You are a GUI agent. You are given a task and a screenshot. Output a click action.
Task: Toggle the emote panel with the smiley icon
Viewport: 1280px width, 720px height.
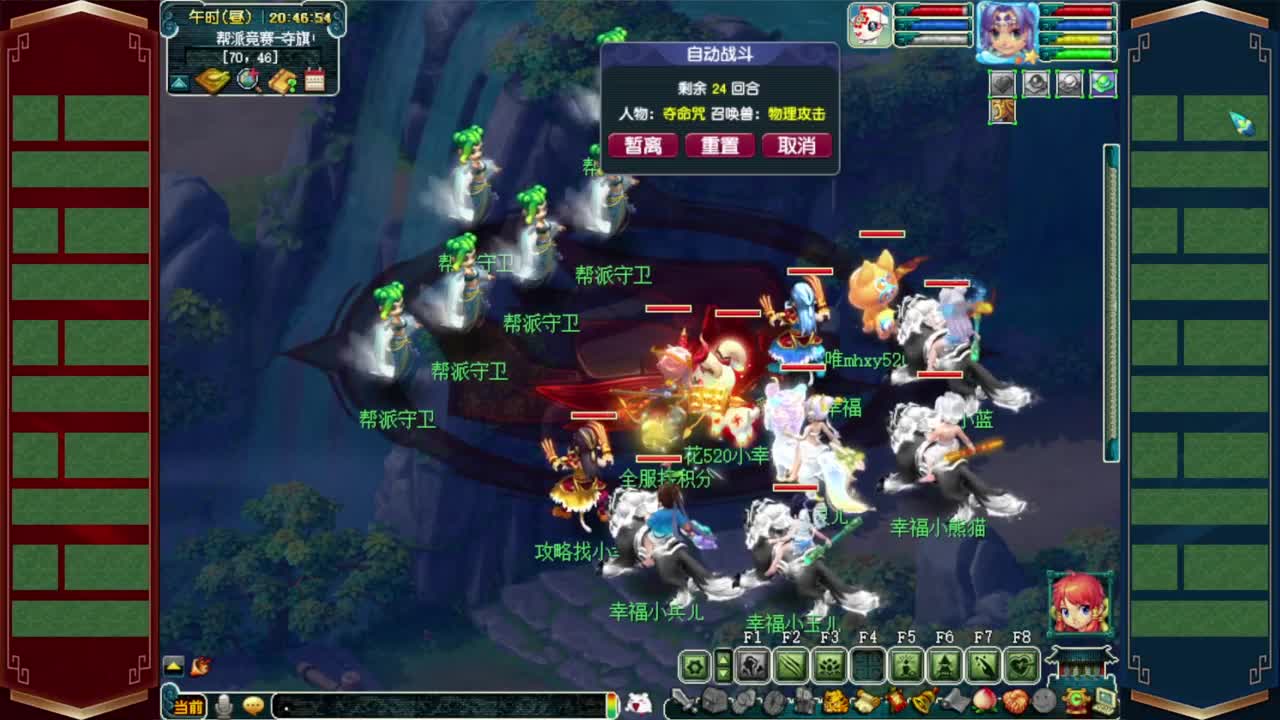(x=253, y=705)
